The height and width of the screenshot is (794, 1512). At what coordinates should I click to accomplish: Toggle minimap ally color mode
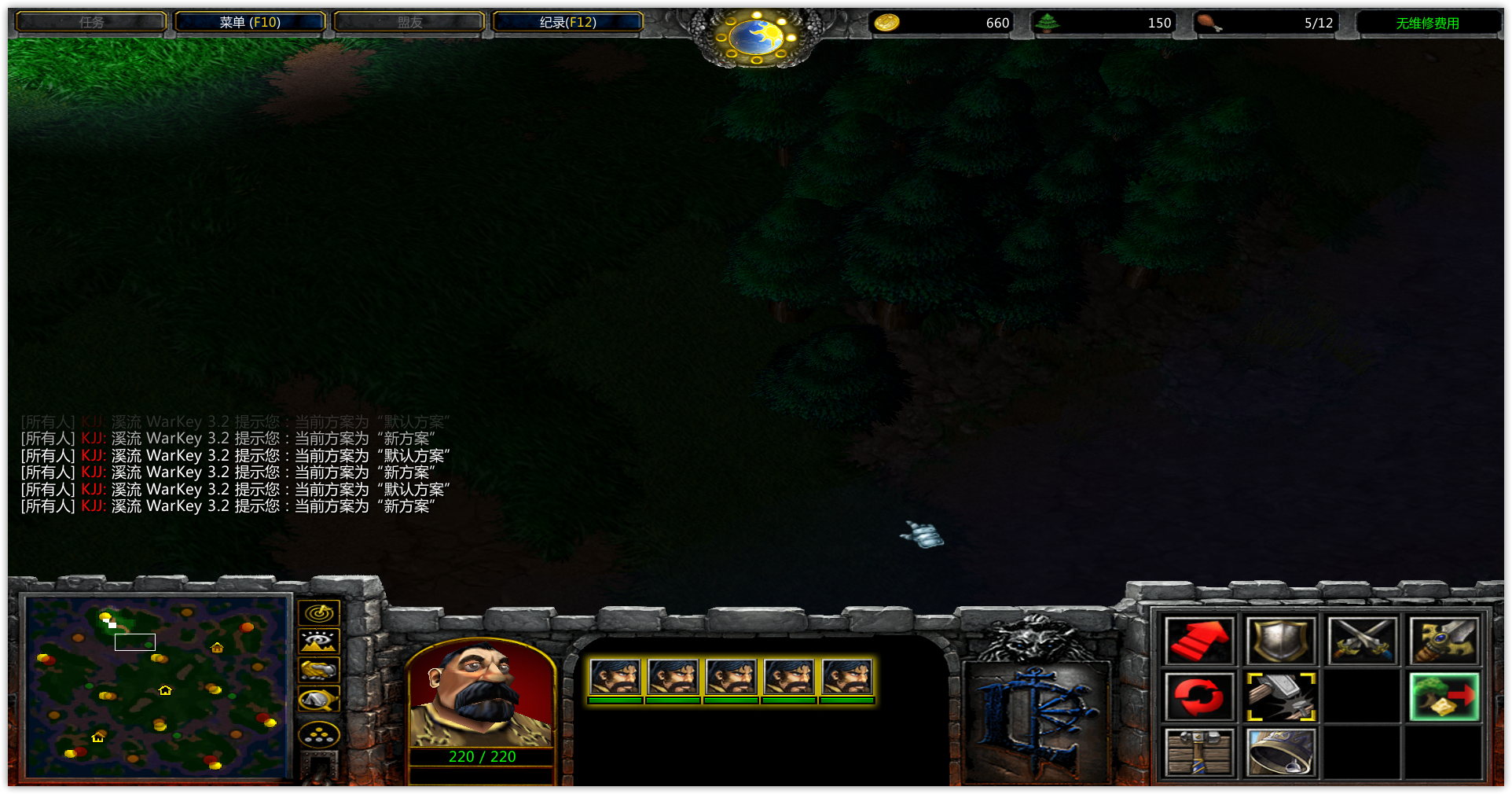coord(319,670)
